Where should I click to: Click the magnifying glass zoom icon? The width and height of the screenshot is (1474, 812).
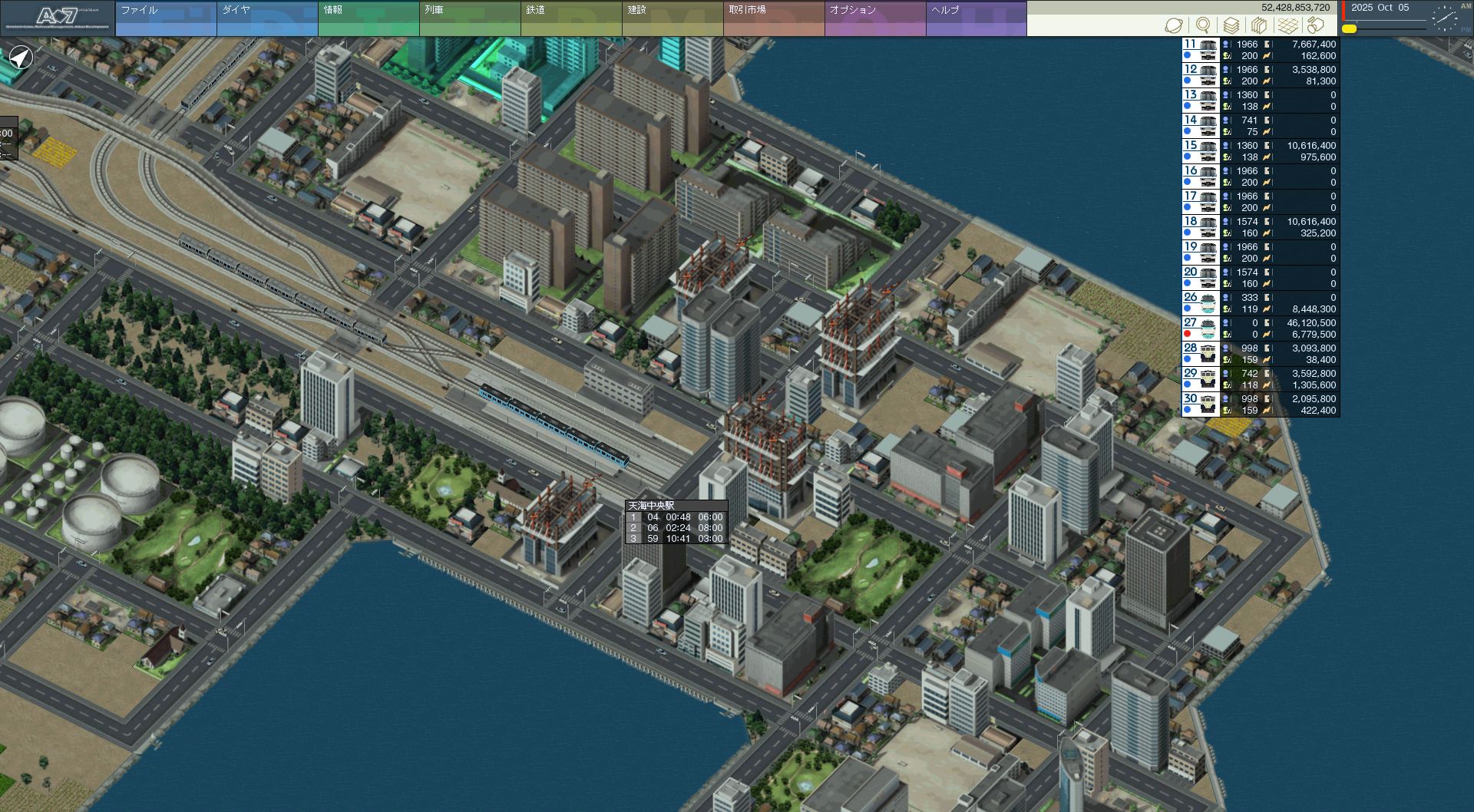pyautogui.click(x=1202, y=25)
